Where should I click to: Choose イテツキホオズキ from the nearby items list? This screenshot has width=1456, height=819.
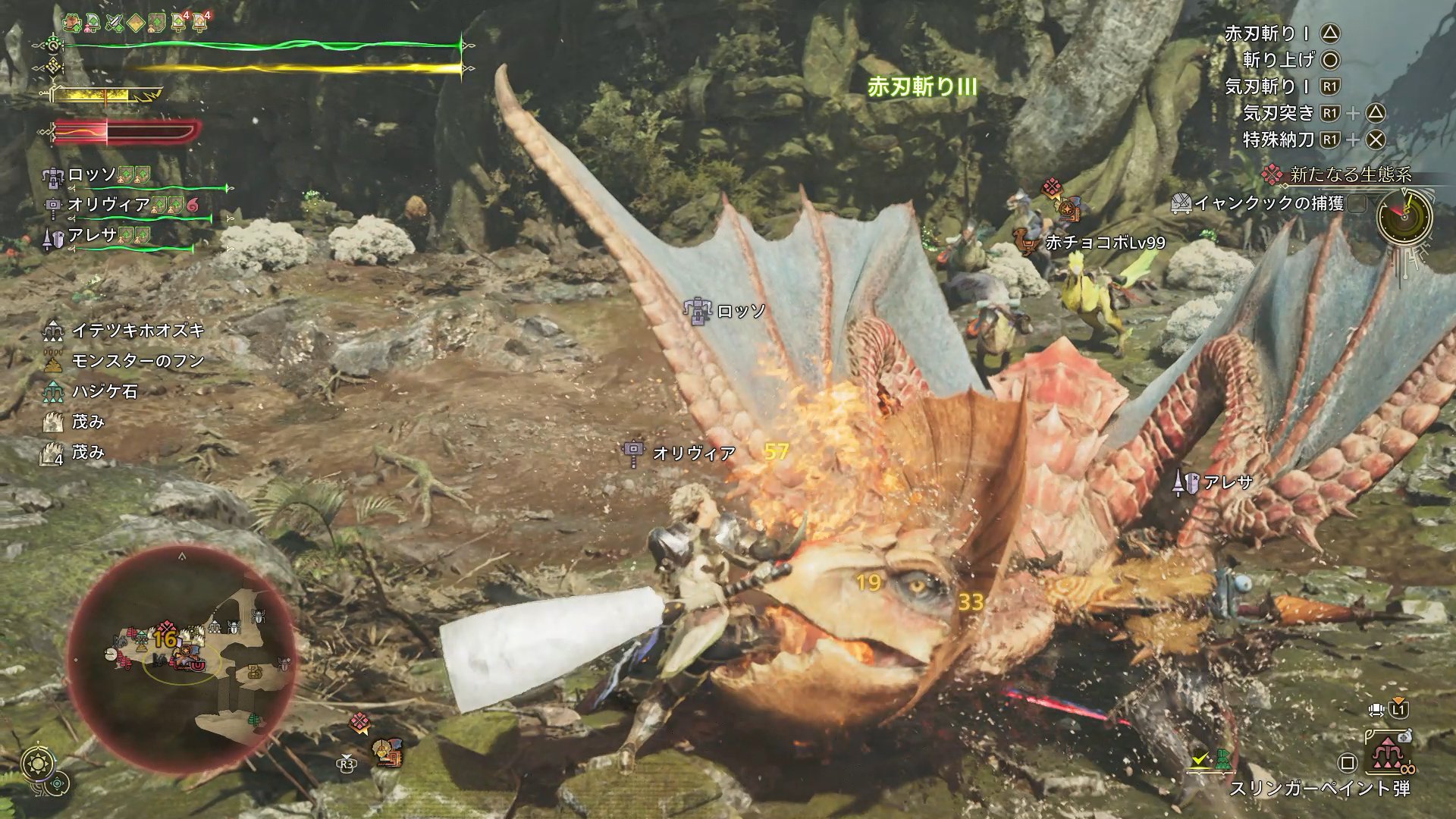click(x=137, y=331)
